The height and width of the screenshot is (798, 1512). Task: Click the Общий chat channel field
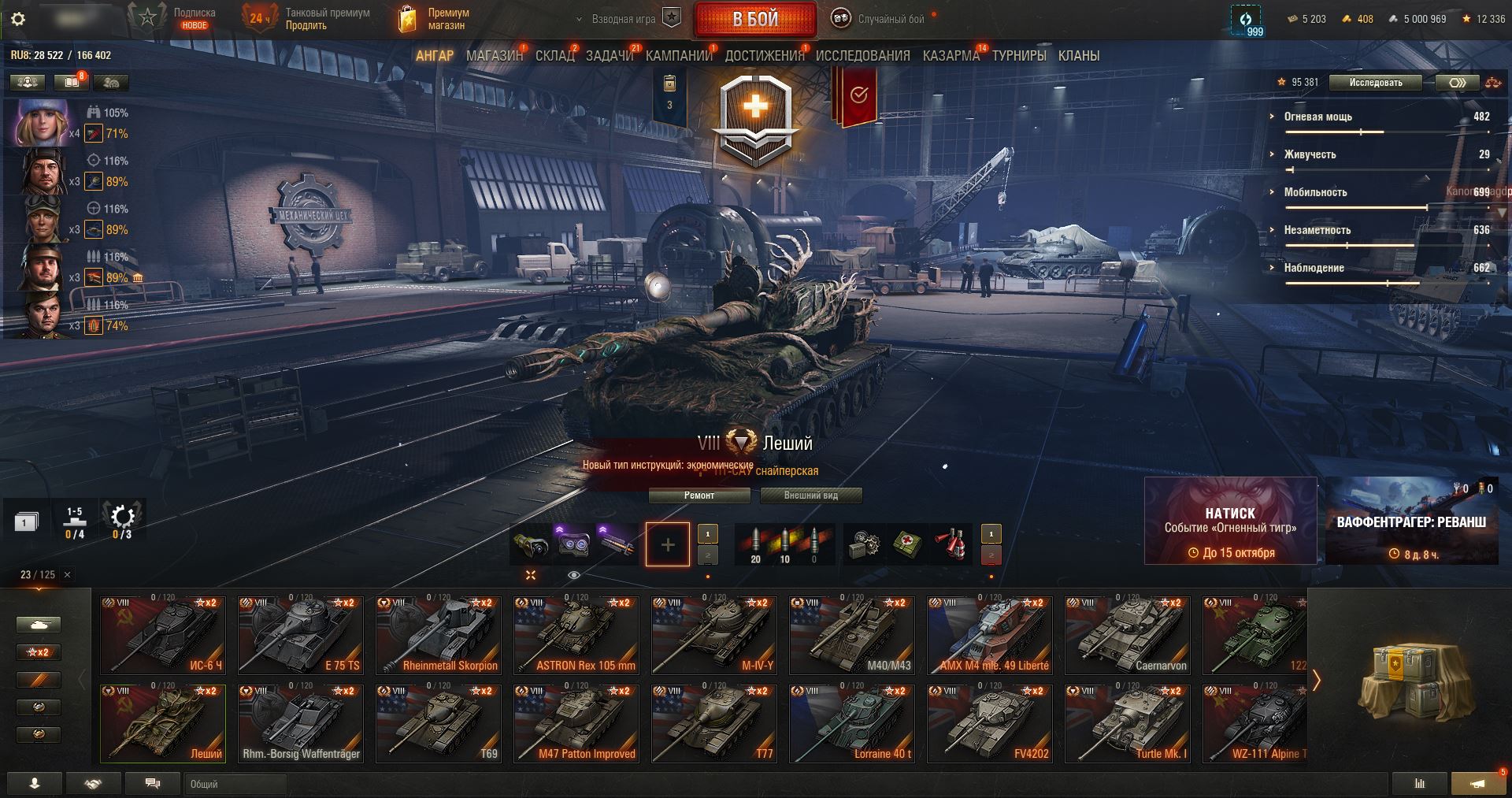(236, 784)
